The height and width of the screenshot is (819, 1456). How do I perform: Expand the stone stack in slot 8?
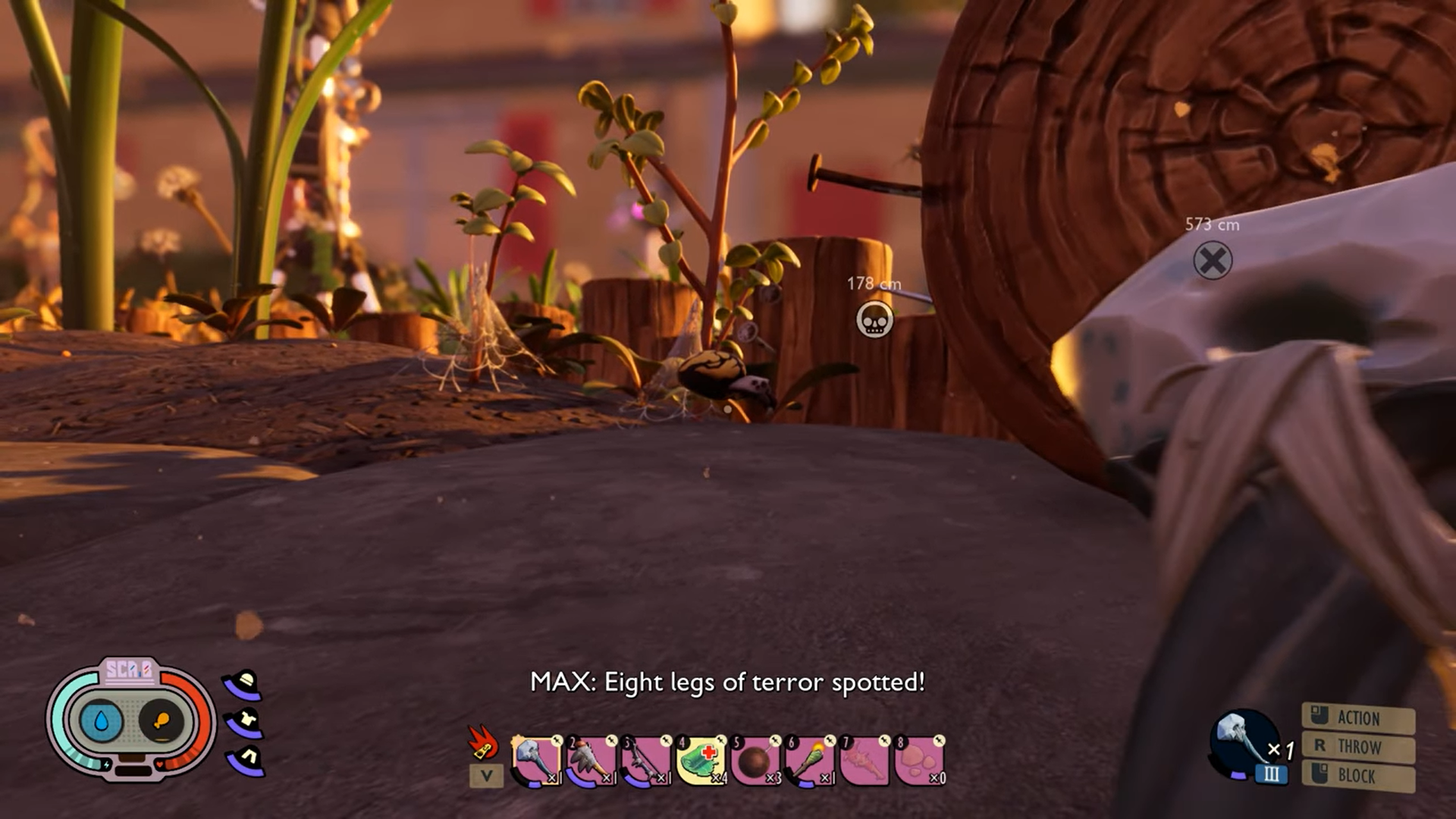pyautogui.click(x=920, y=758)
